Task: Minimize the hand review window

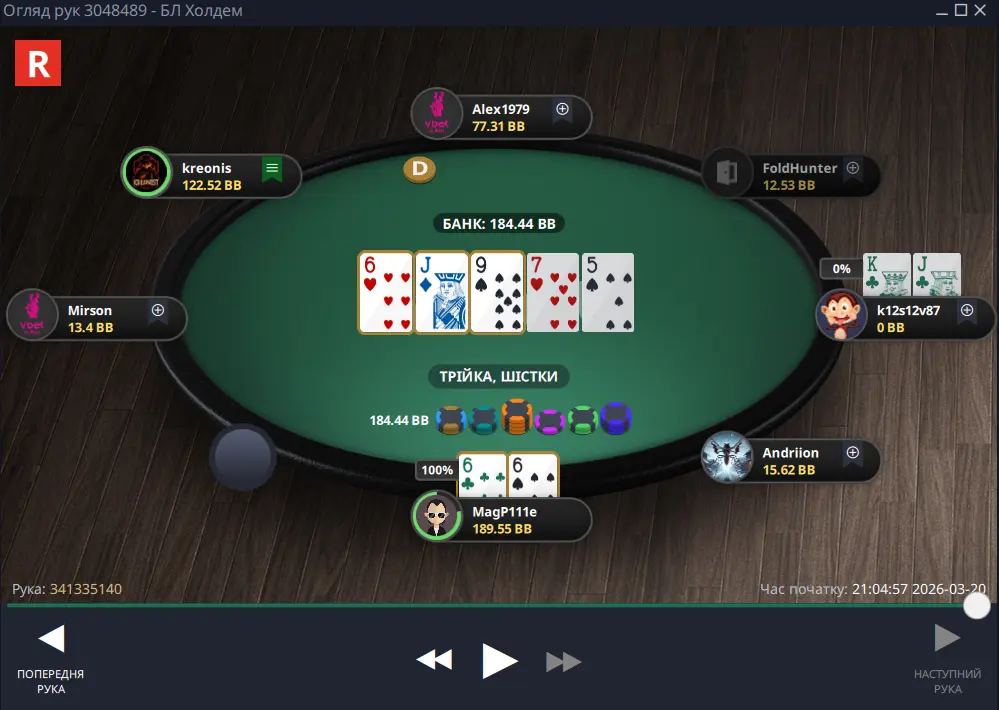Action: point(941,10)
